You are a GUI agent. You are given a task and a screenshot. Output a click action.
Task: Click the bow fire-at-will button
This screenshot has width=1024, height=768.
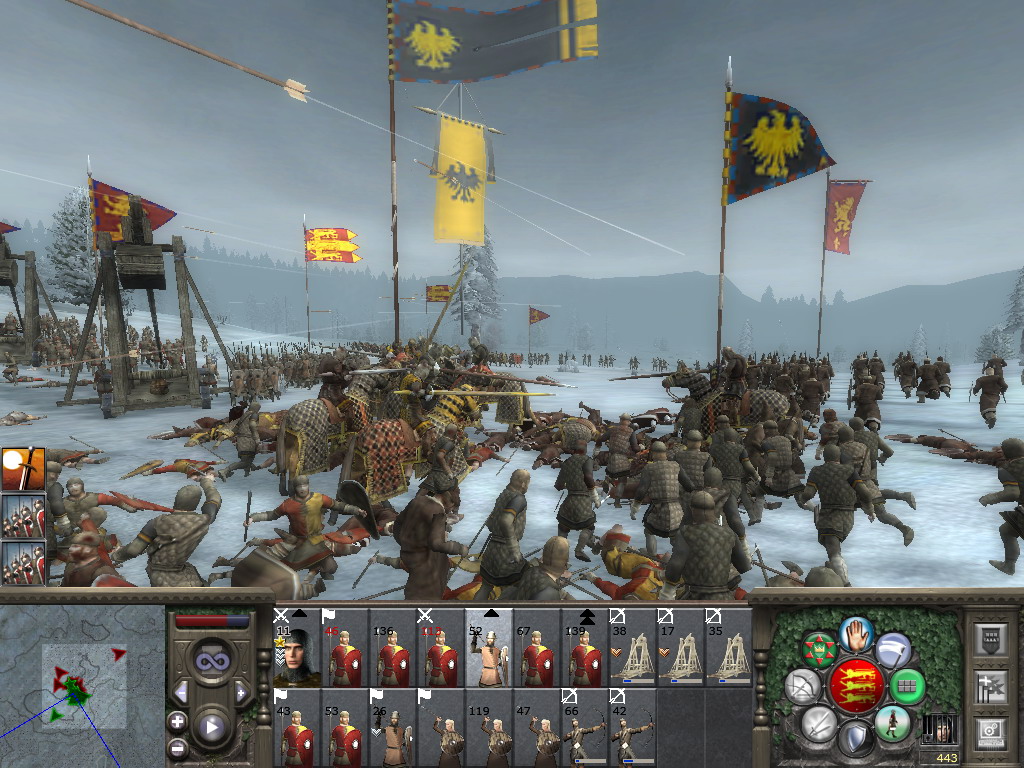point(803,687)
